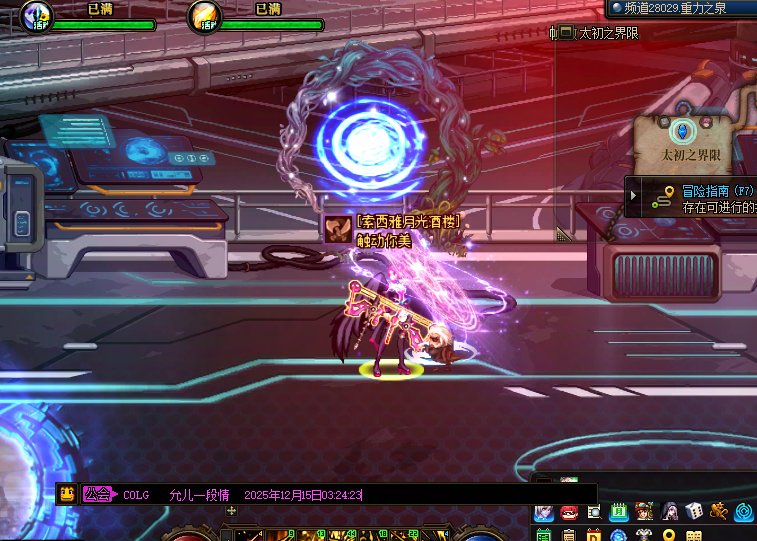This screenshot has width=757, height=541.
Task: Click the hooded girl portrait icon
Action: (x=670, y=512)
